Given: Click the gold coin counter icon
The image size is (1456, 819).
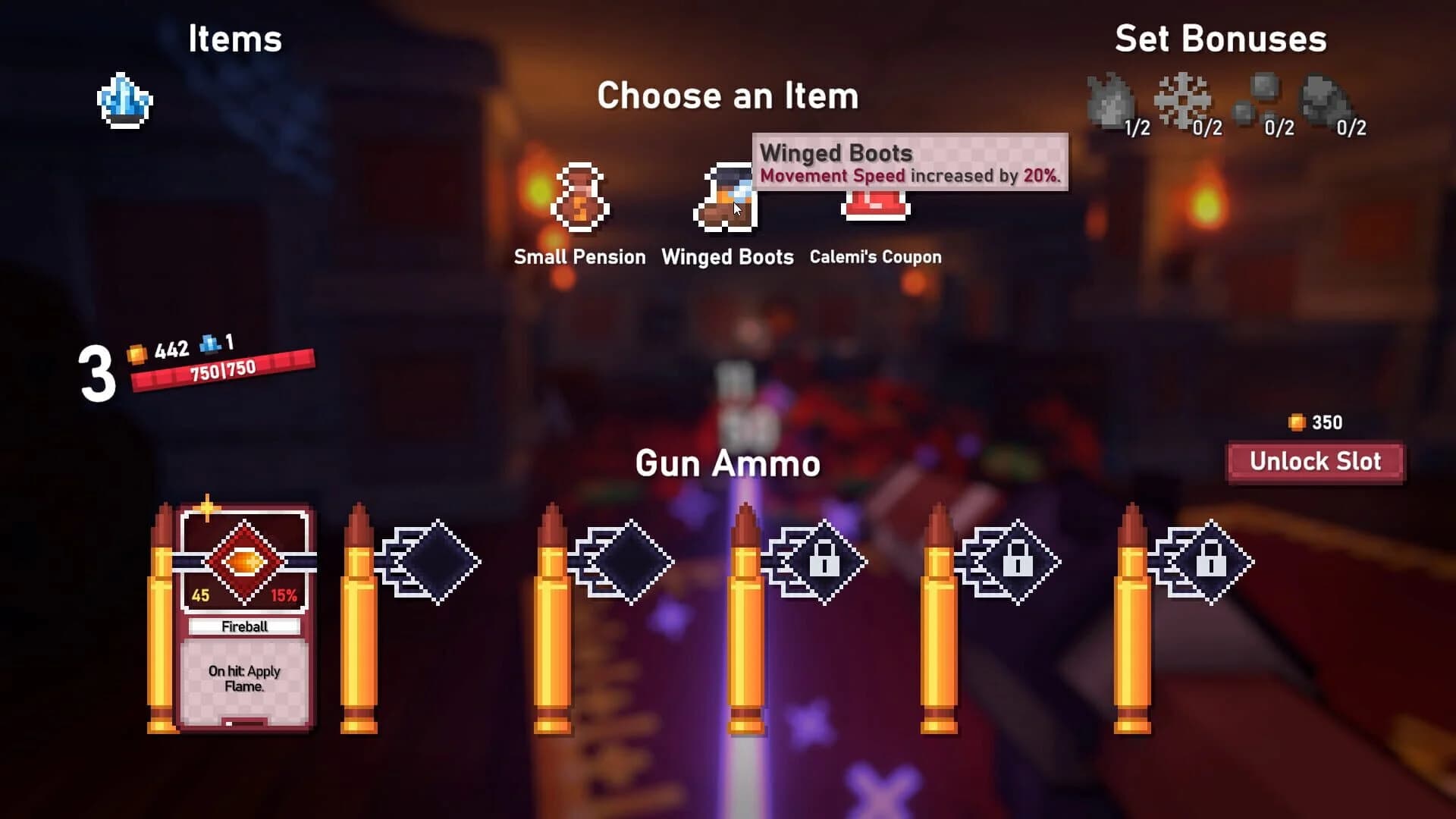Looking at the screenshot, I should click(x=135, y=350).
